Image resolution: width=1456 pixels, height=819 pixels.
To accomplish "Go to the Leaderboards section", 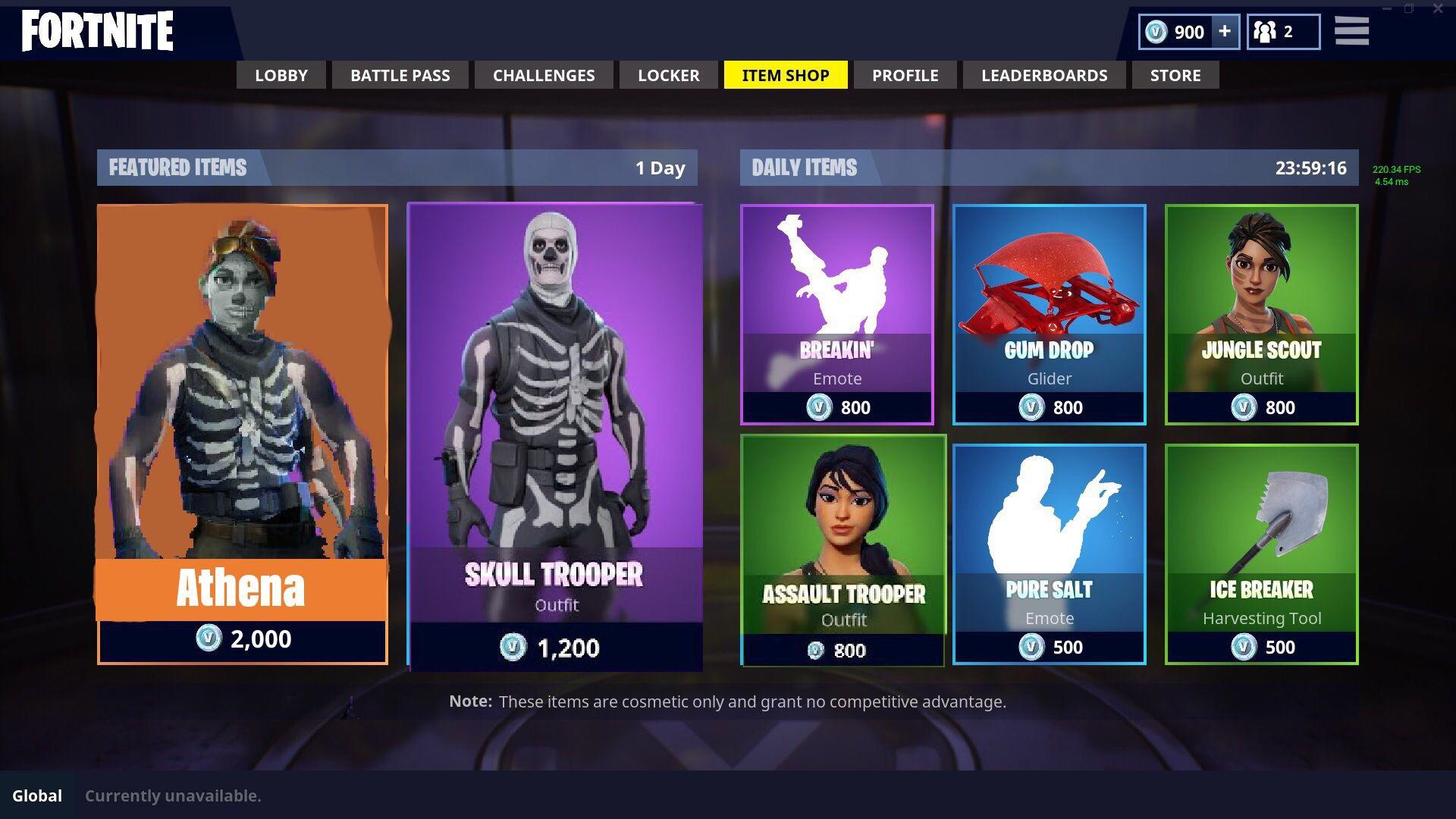I will 1044,75.
